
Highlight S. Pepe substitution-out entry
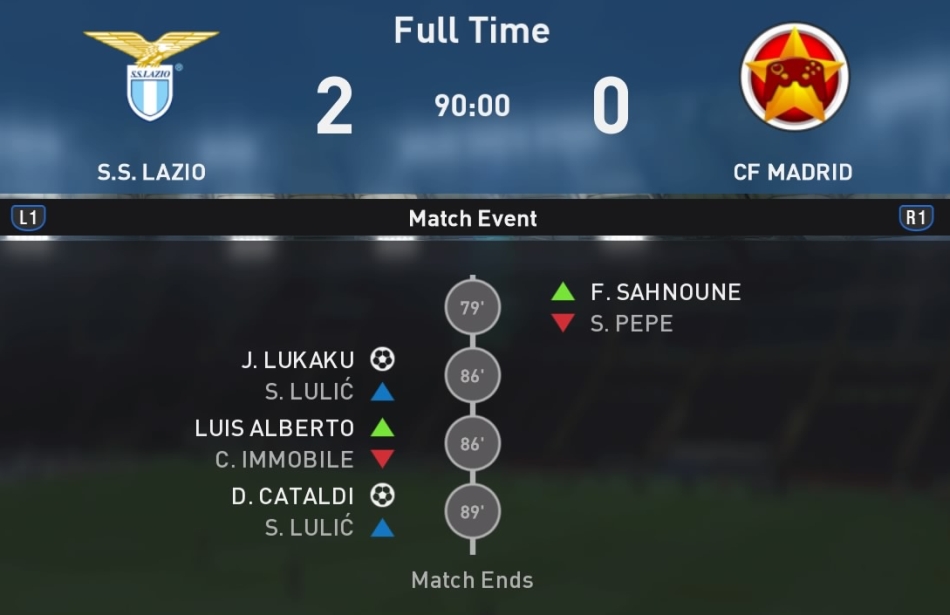click(631, 324)
